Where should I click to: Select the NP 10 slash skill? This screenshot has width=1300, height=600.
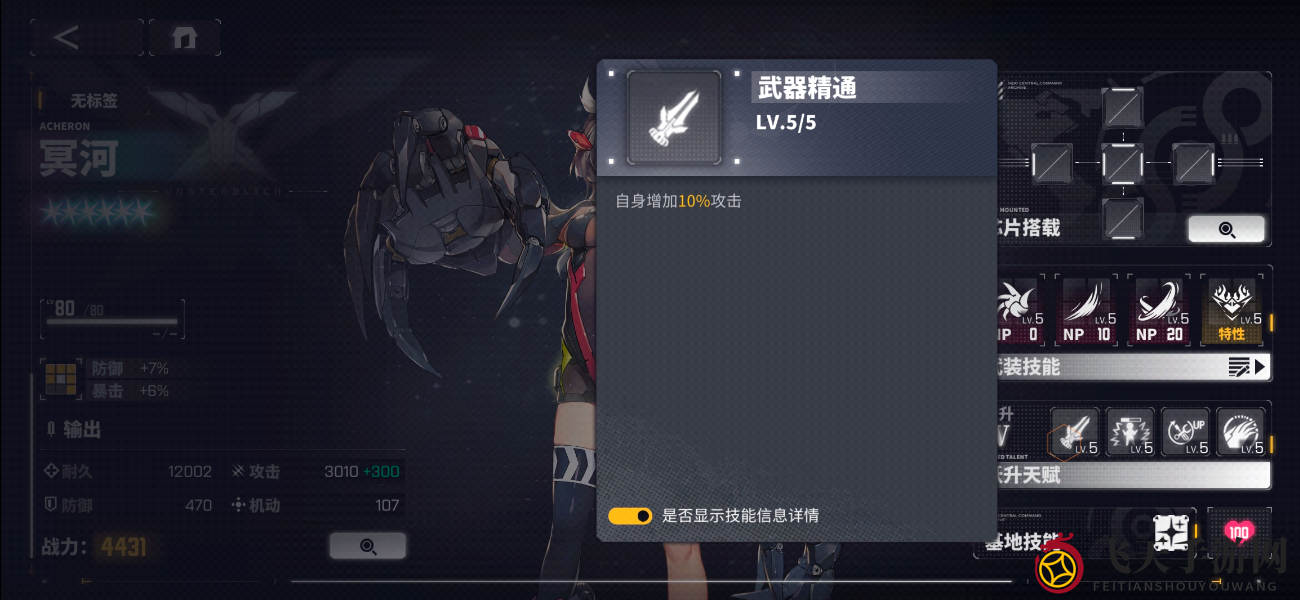(x=1087, y=311)
